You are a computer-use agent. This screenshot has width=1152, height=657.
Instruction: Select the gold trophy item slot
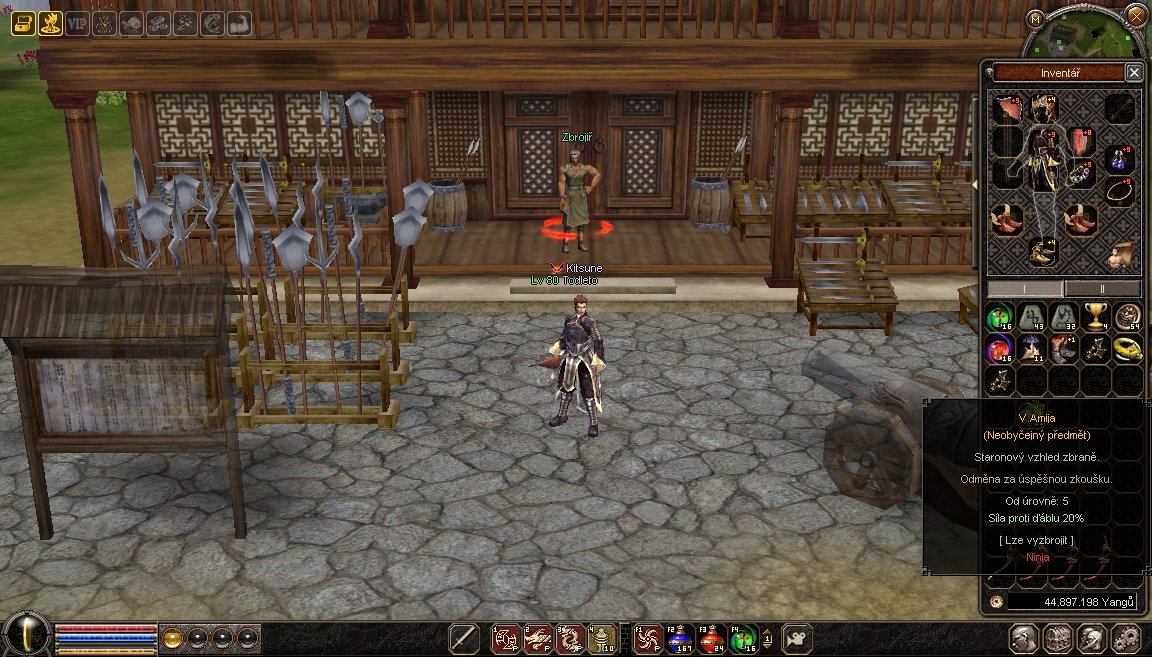[x=1096, y=317]
